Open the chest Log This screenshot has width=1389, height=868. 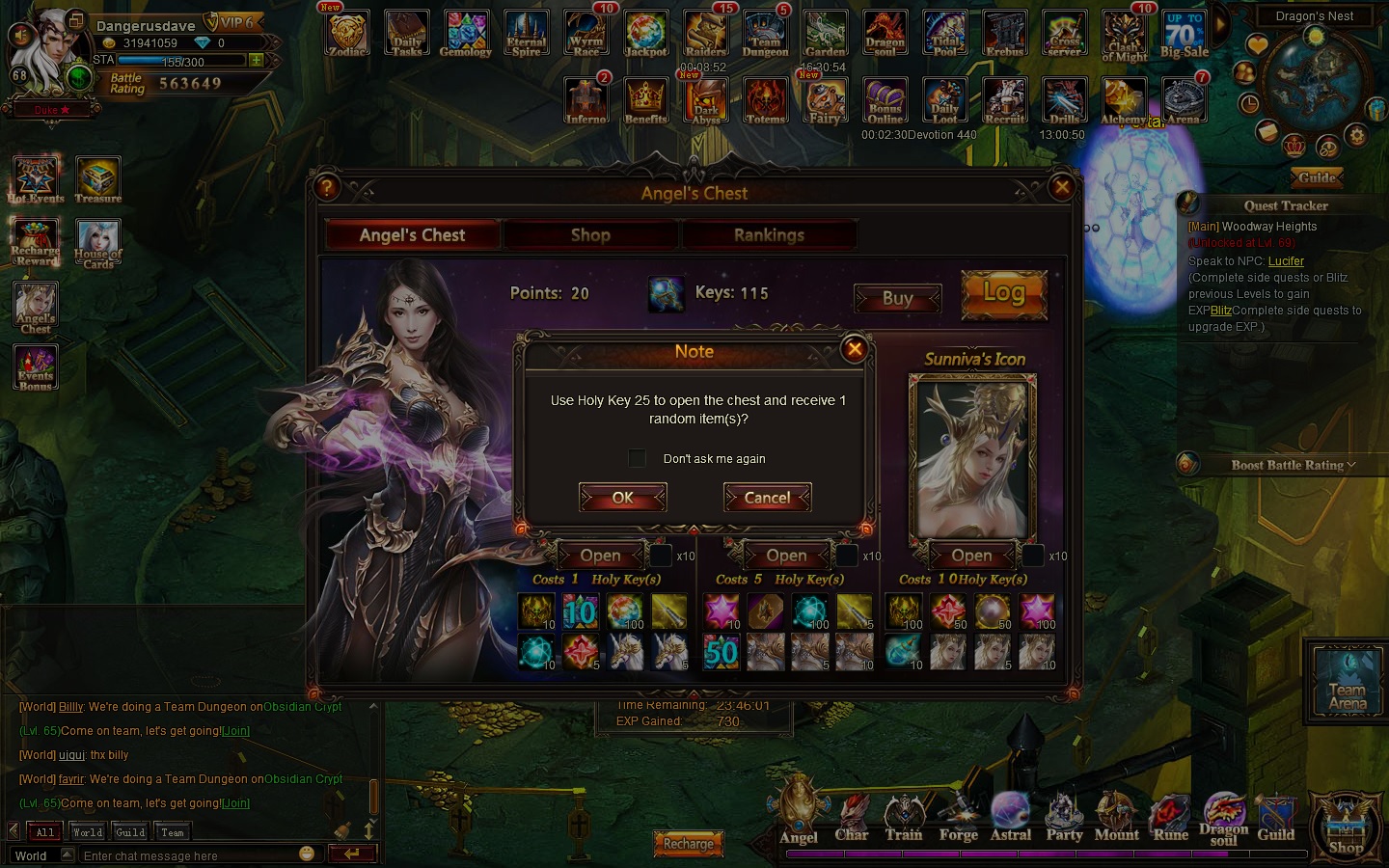(1004, 293)
